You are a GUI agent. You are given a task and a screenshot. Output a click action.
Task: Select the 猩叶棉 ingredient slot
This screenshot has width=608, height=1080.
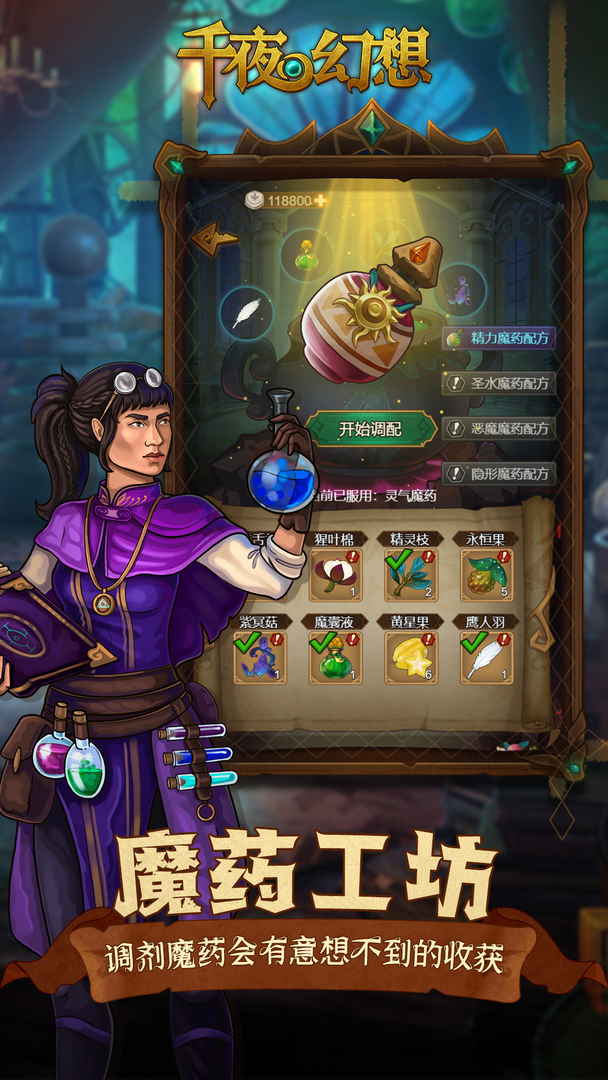pyautogui.click(x=335, y=574)
